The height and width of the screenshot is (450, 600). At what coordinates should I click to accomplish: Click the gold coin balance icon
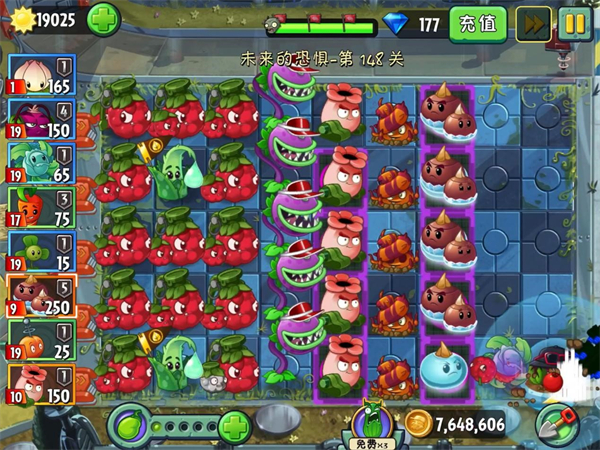coord(418,425)
